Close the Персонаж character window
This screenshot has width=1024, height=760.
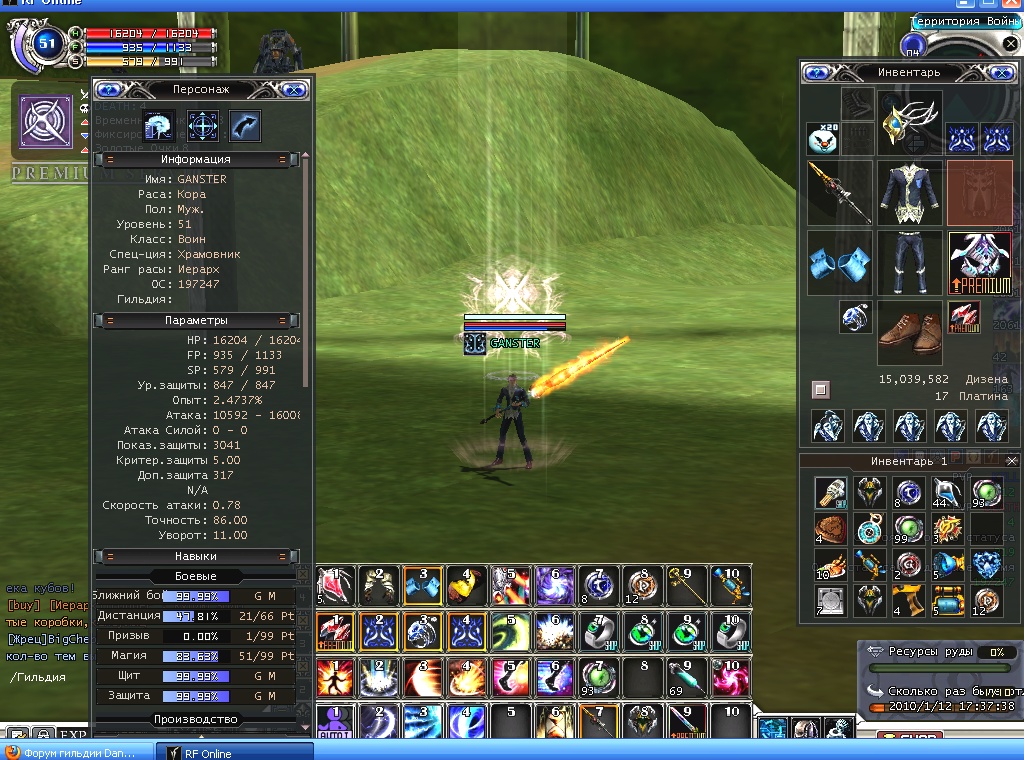point(293,89)
